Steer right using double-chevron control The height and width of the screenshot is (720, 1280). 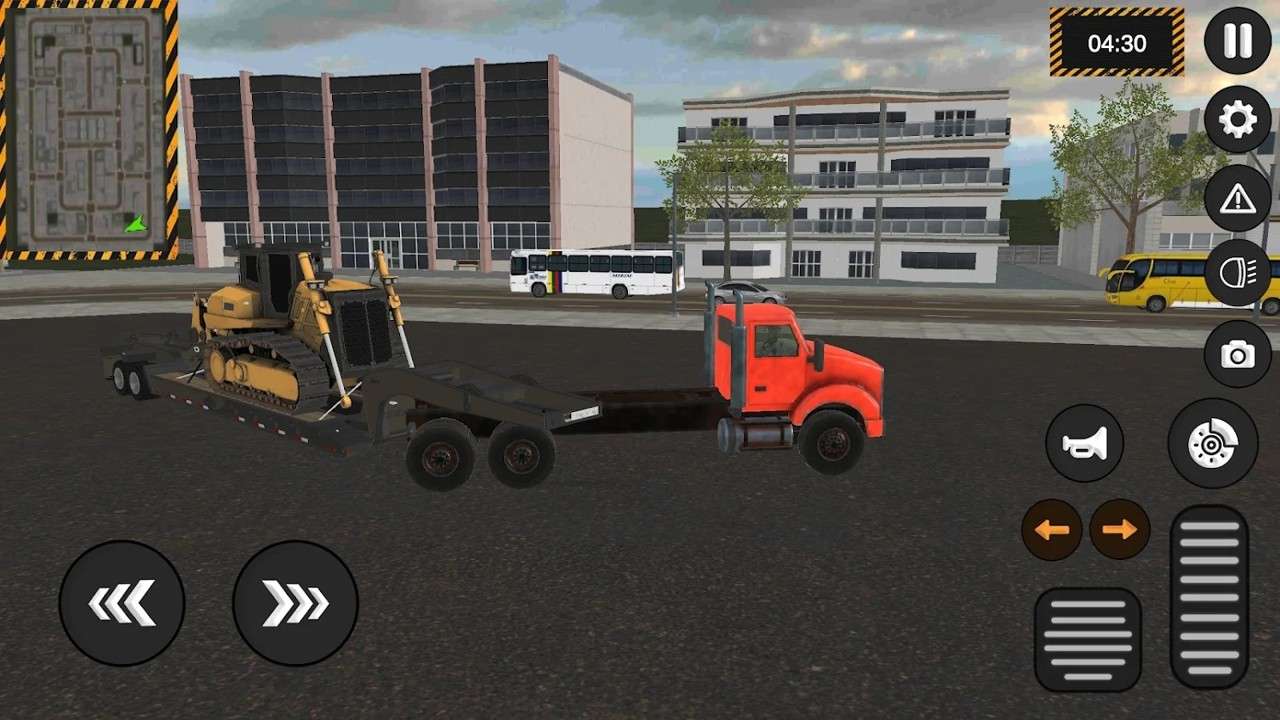coord(293,602)
